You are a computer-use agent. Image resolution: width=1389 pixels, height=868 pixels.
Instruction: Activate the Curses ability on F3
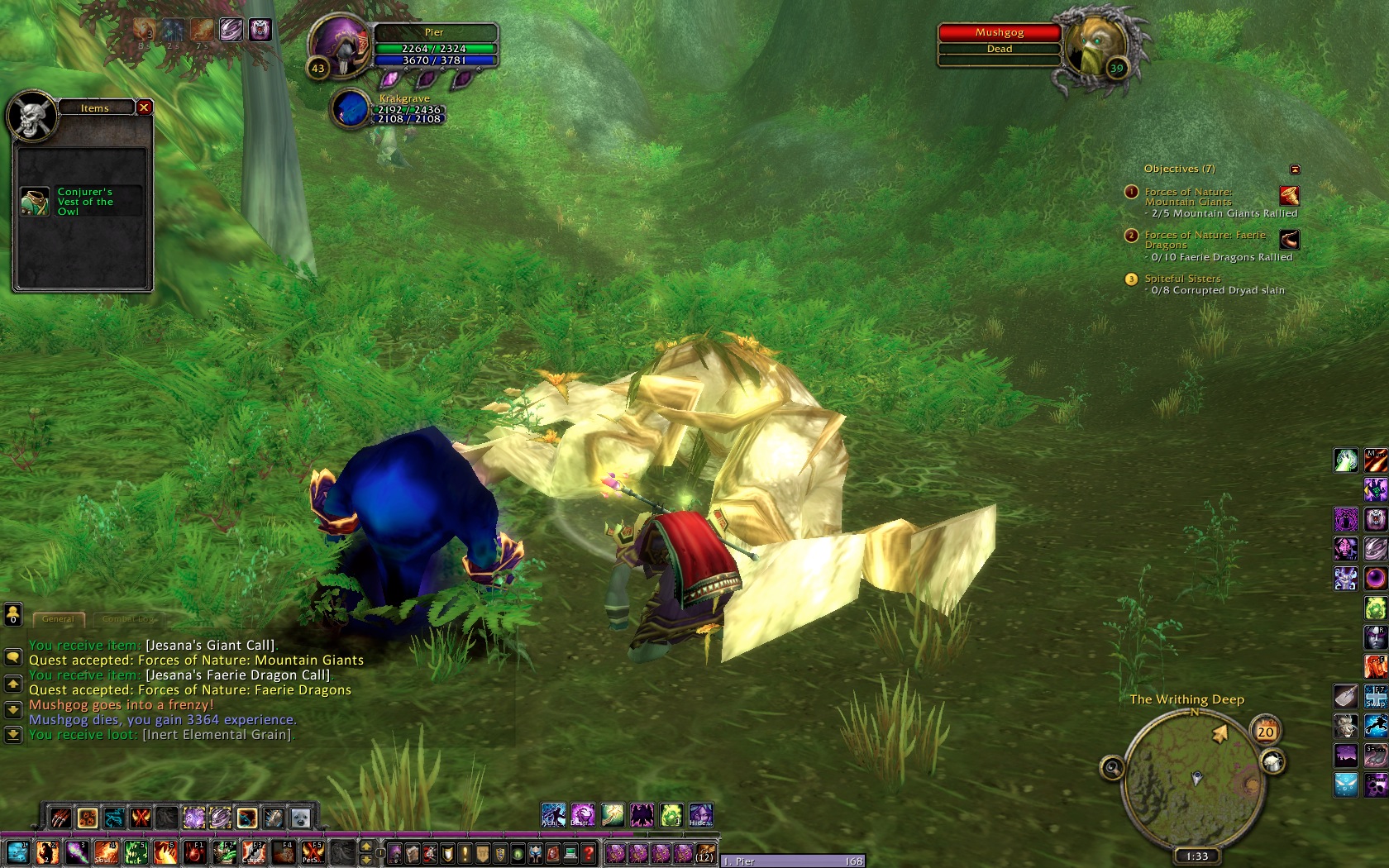tap(254, 852)
